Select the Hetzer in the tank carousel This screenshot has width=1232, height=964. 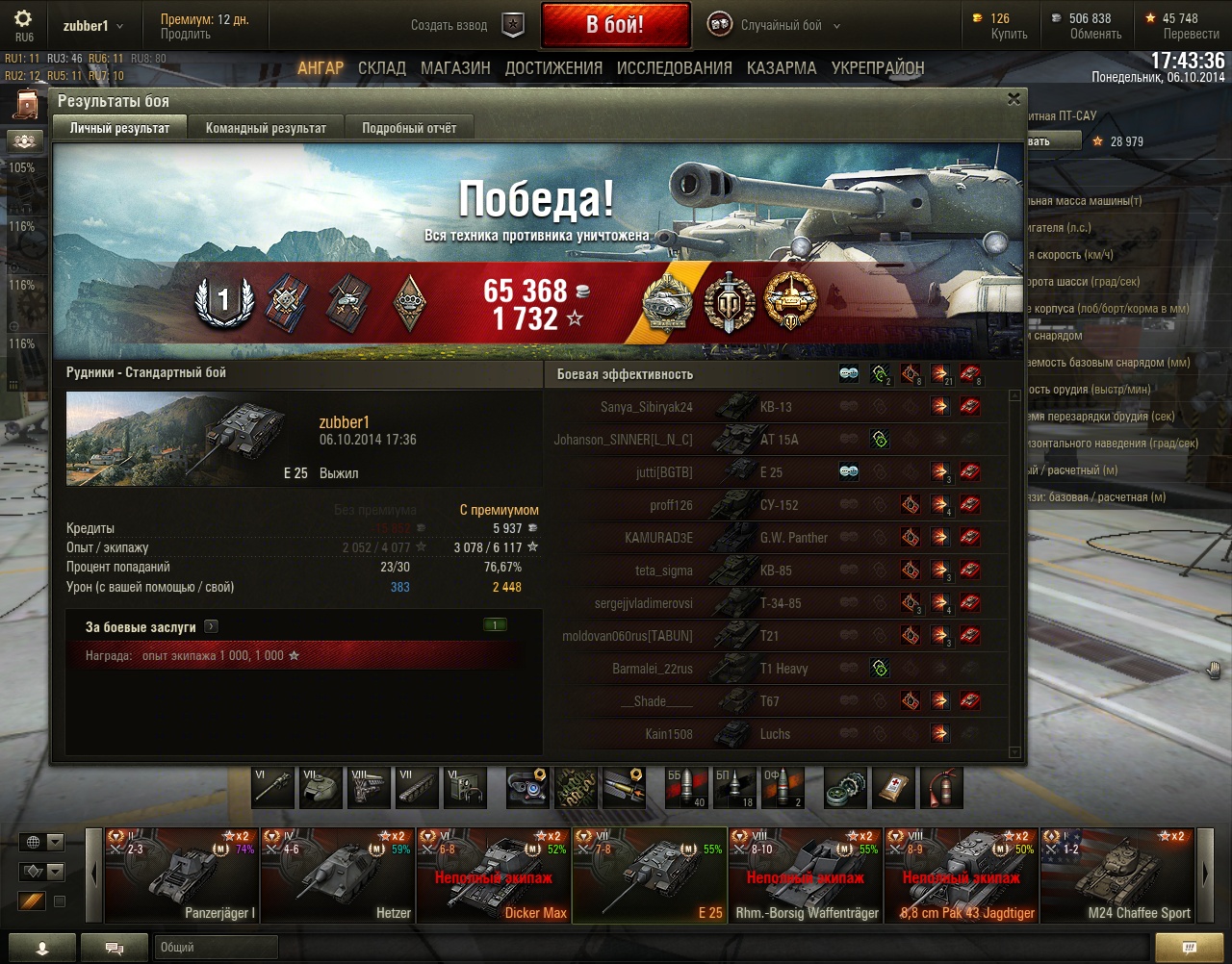(337, 875)
